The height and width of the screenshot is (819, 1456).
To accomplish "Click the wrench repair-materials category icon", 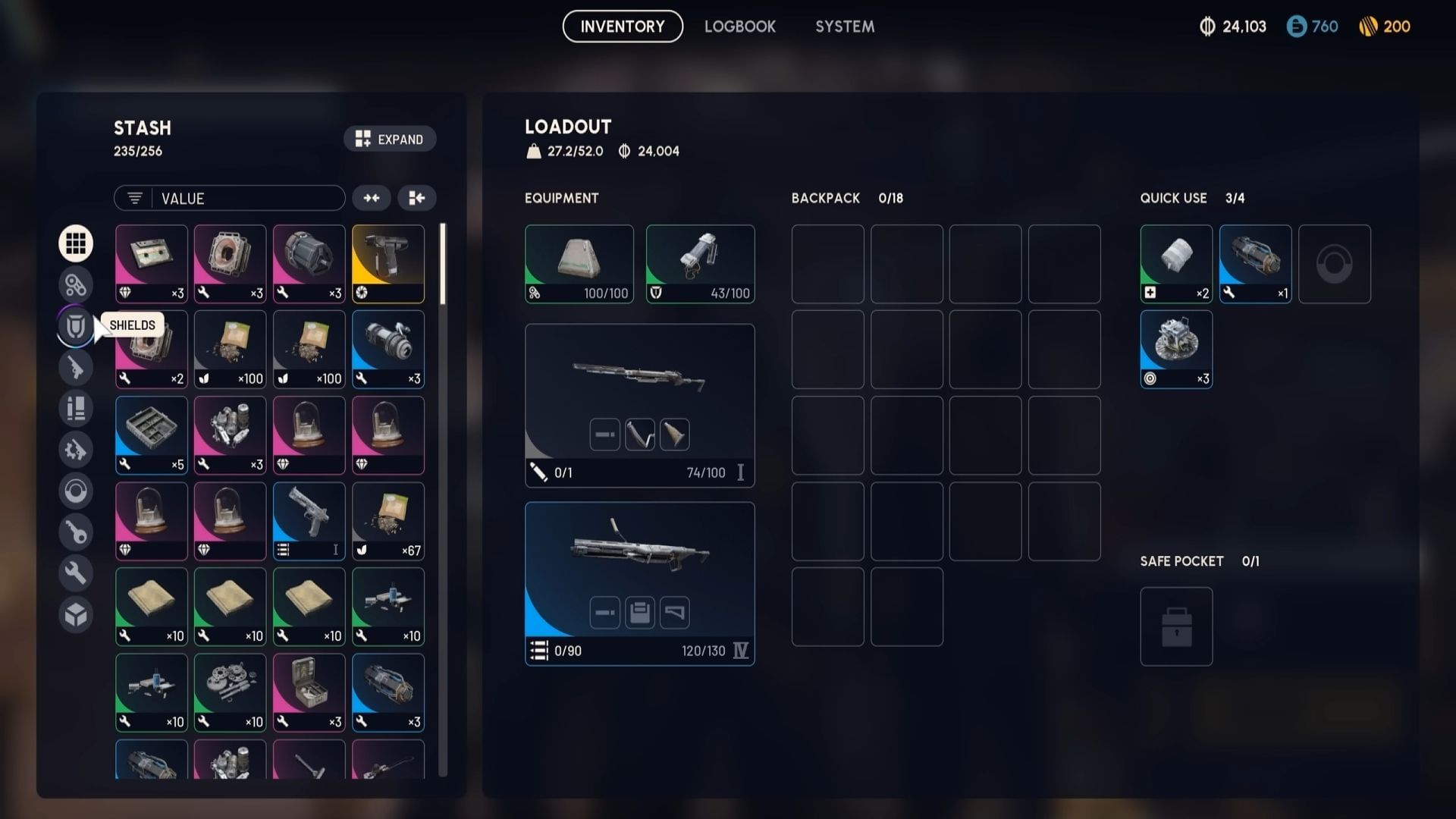I will click(x=76, y=573).
